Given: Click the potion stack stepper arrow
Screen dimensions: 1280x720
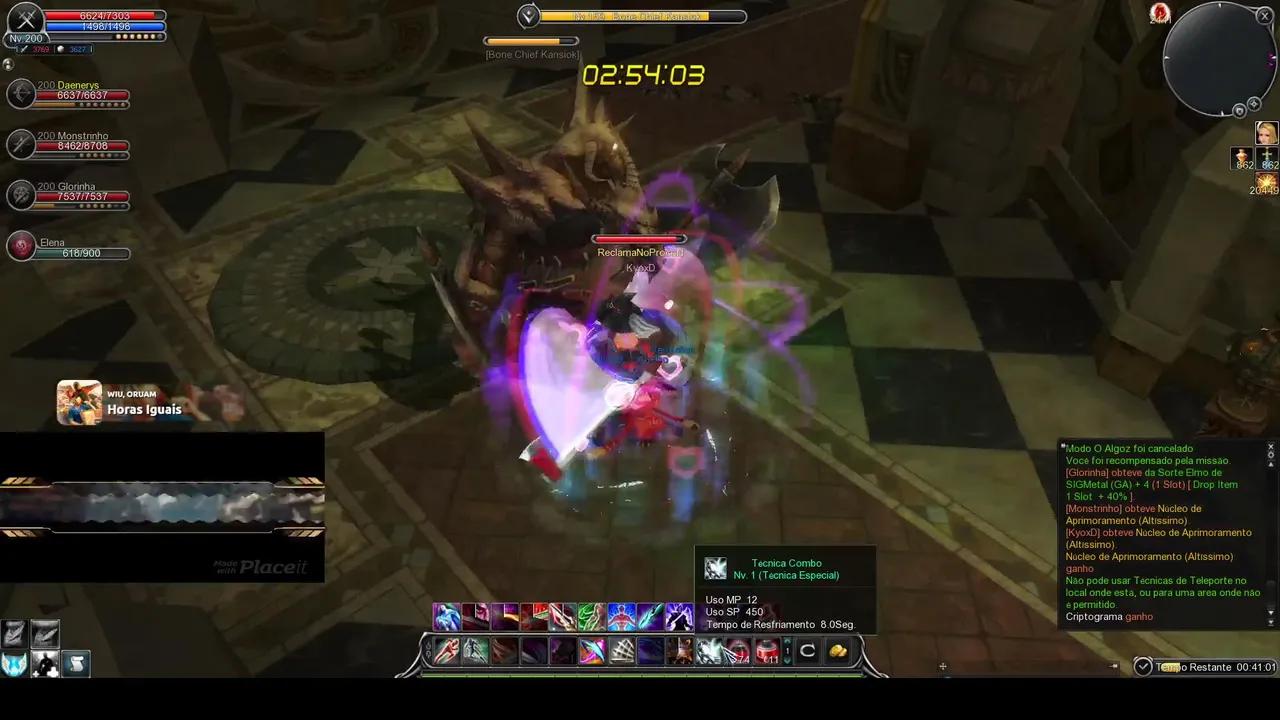Looking at the screenshot, I should (787, 651).
